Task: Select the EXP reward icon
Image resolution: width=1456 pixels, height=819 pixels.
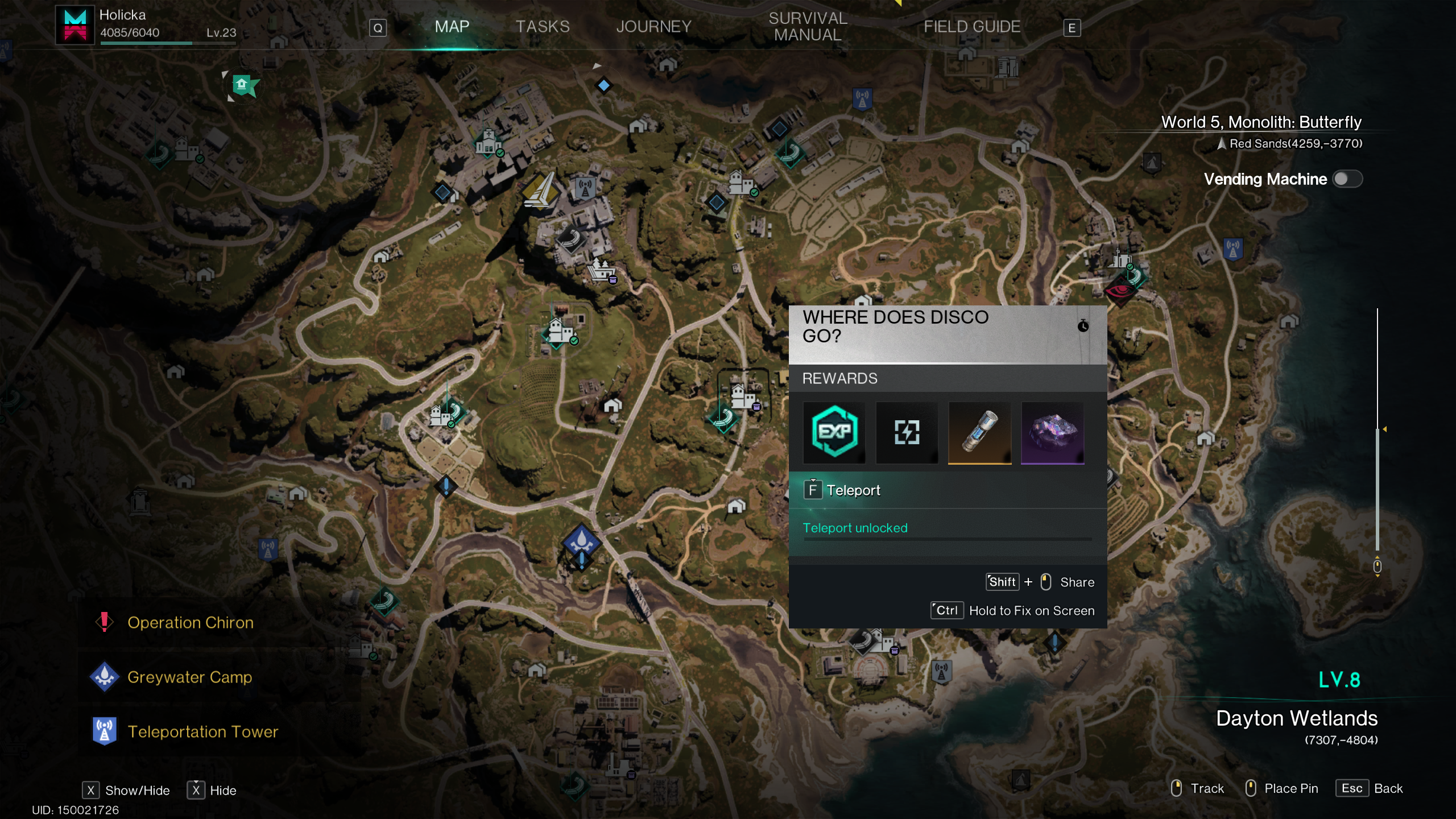Action: (x=834, y=432)
